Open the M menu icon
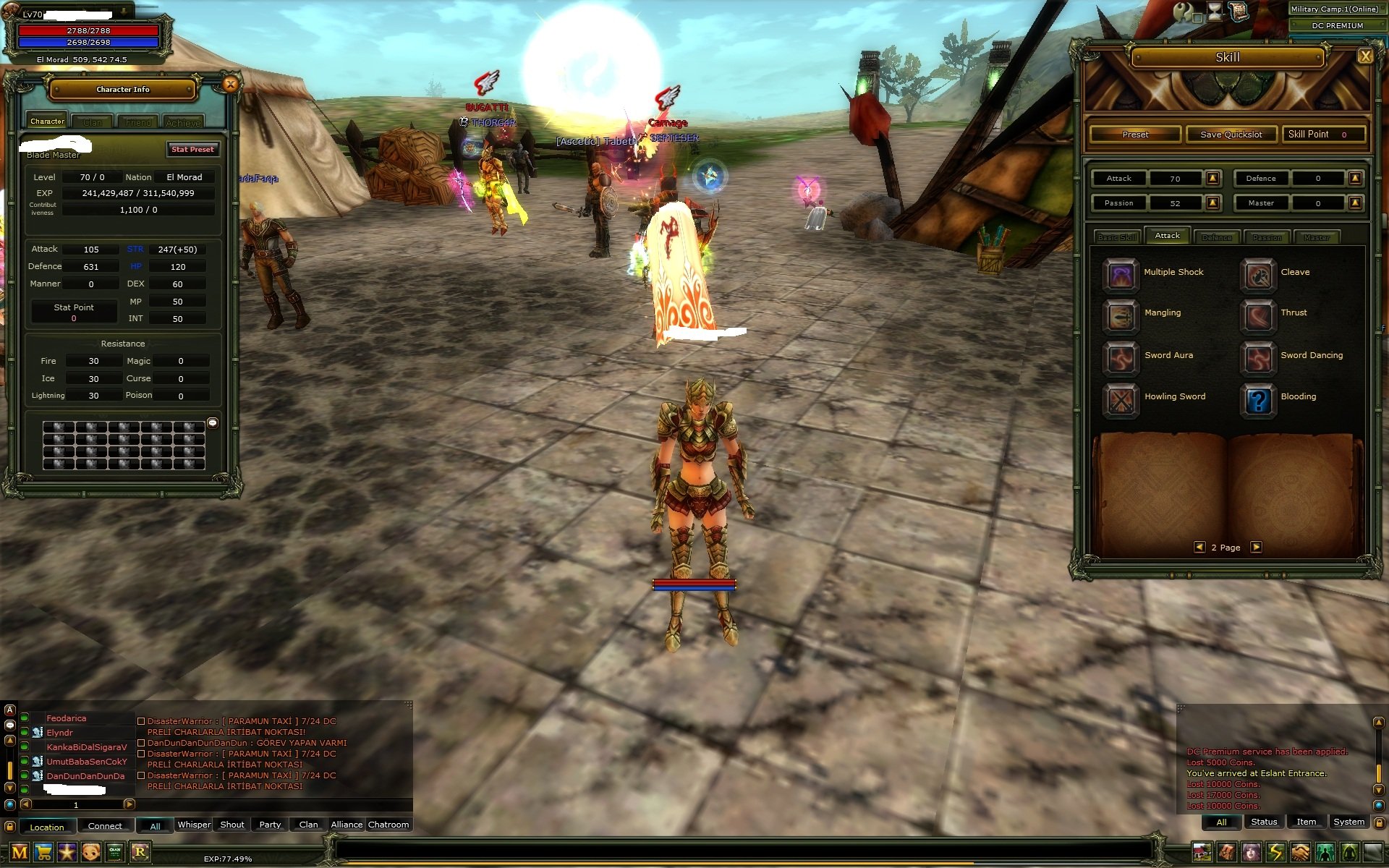 20,852
